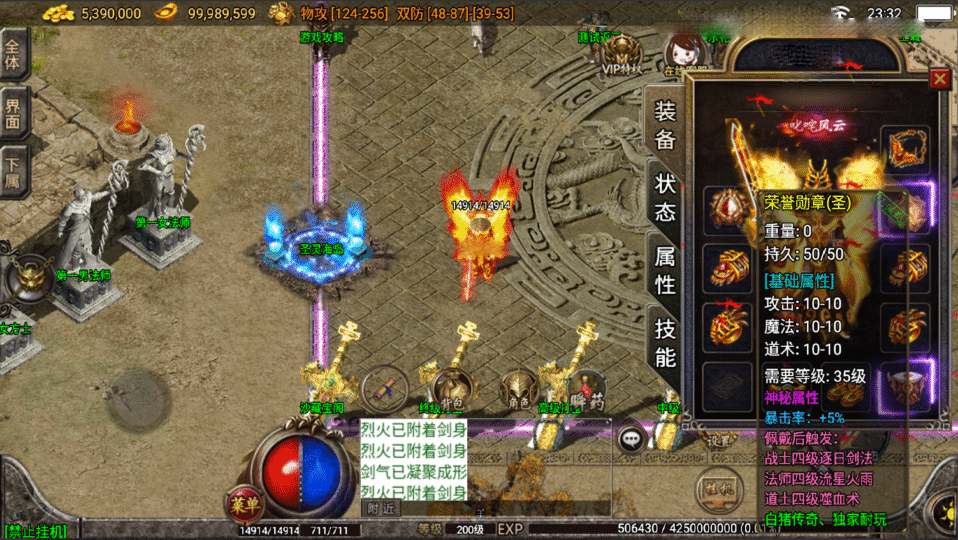Screen dimensions: 958x540
Task: Switch to the 装备 equipment tab
Action: 665,126
